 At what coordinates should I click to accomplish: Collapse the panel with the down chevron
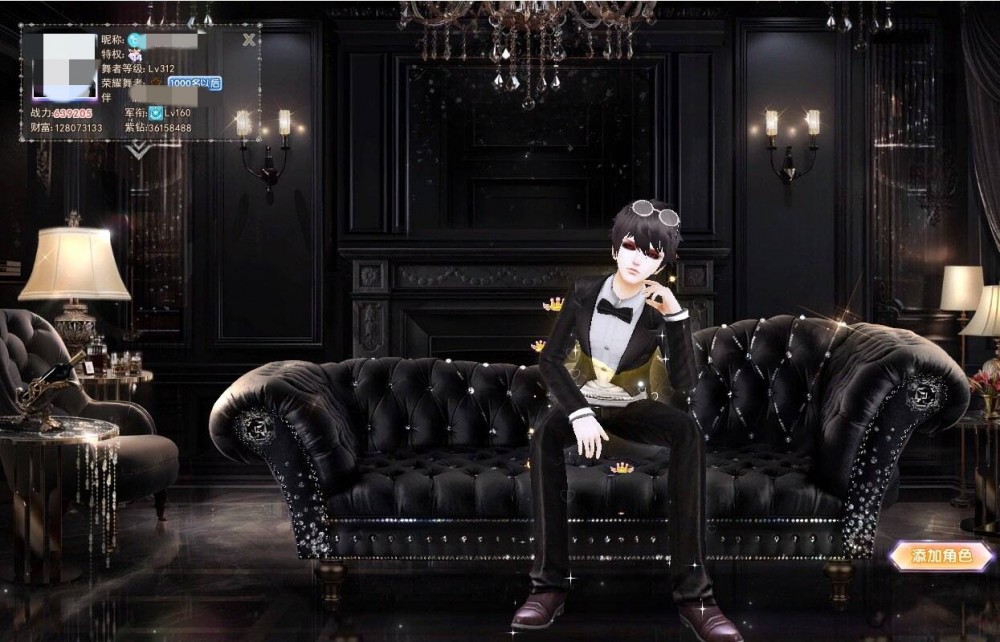coord(140,148)
